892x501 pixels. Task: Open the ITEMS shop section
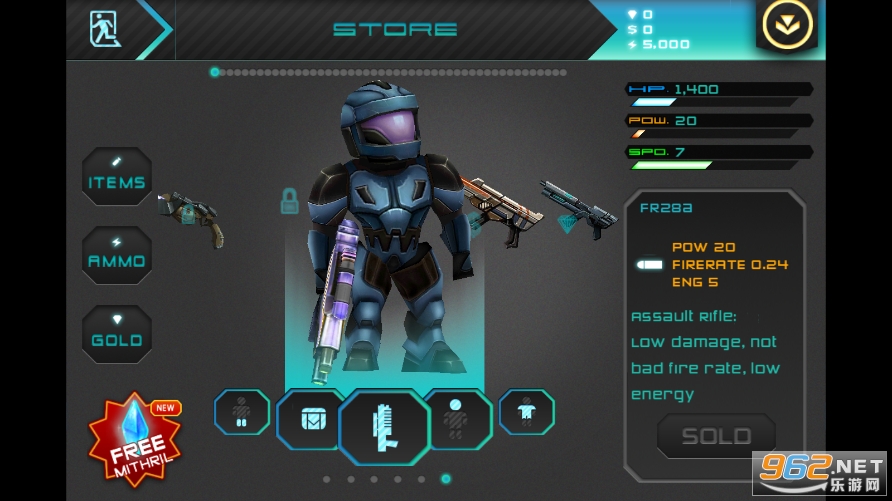click(117, 177)
